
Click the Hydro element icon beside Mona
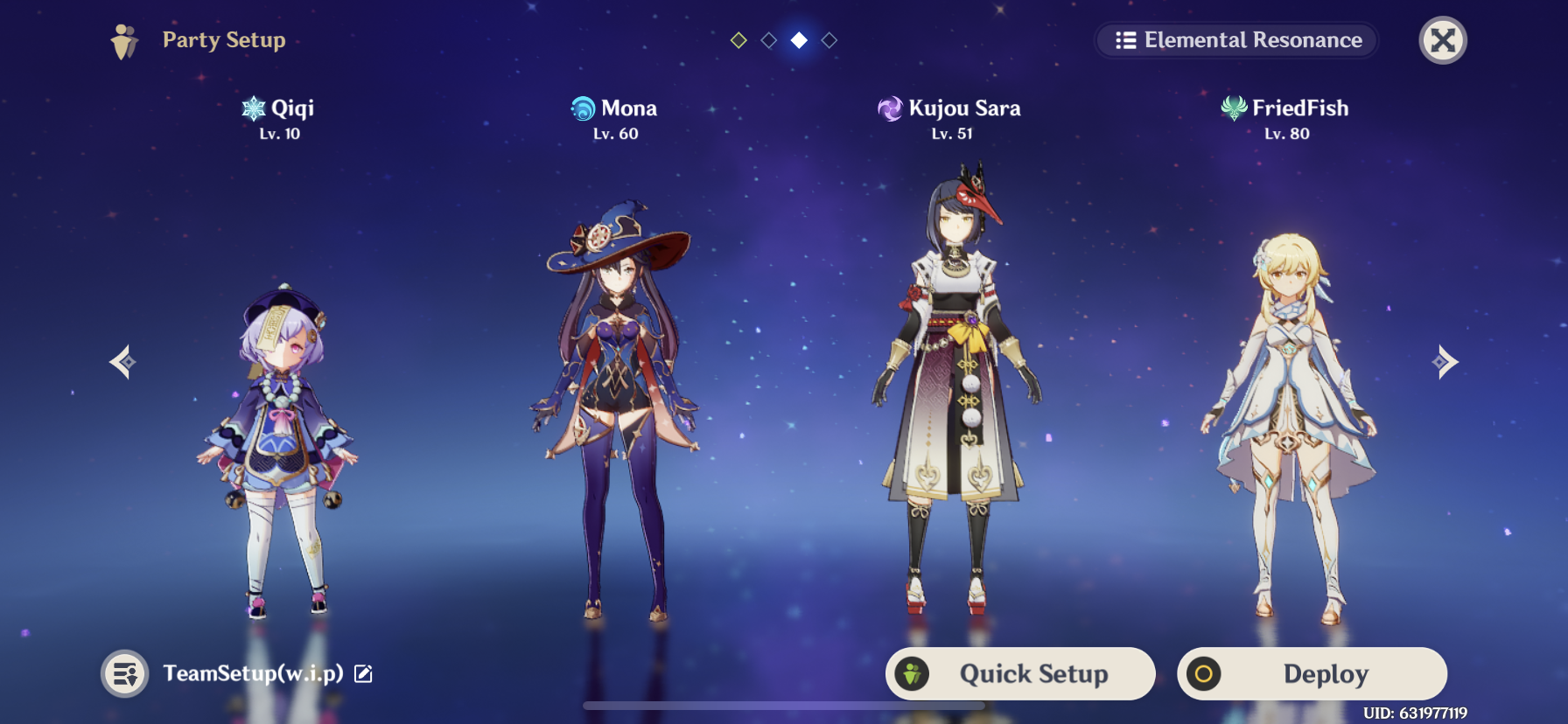point(581,108)
